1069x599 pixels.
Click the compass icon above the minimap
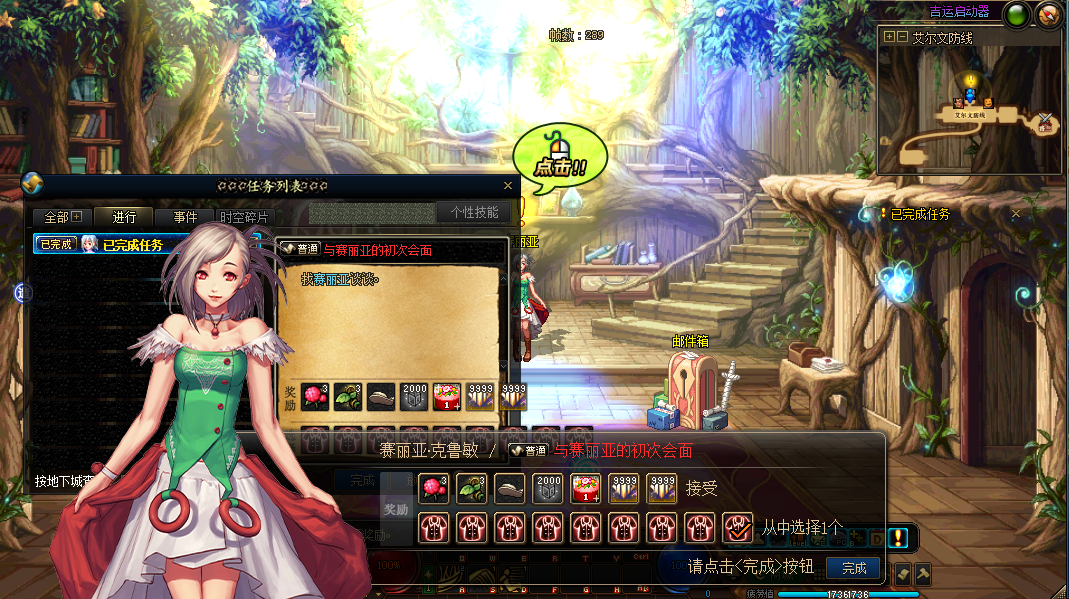1048,14
